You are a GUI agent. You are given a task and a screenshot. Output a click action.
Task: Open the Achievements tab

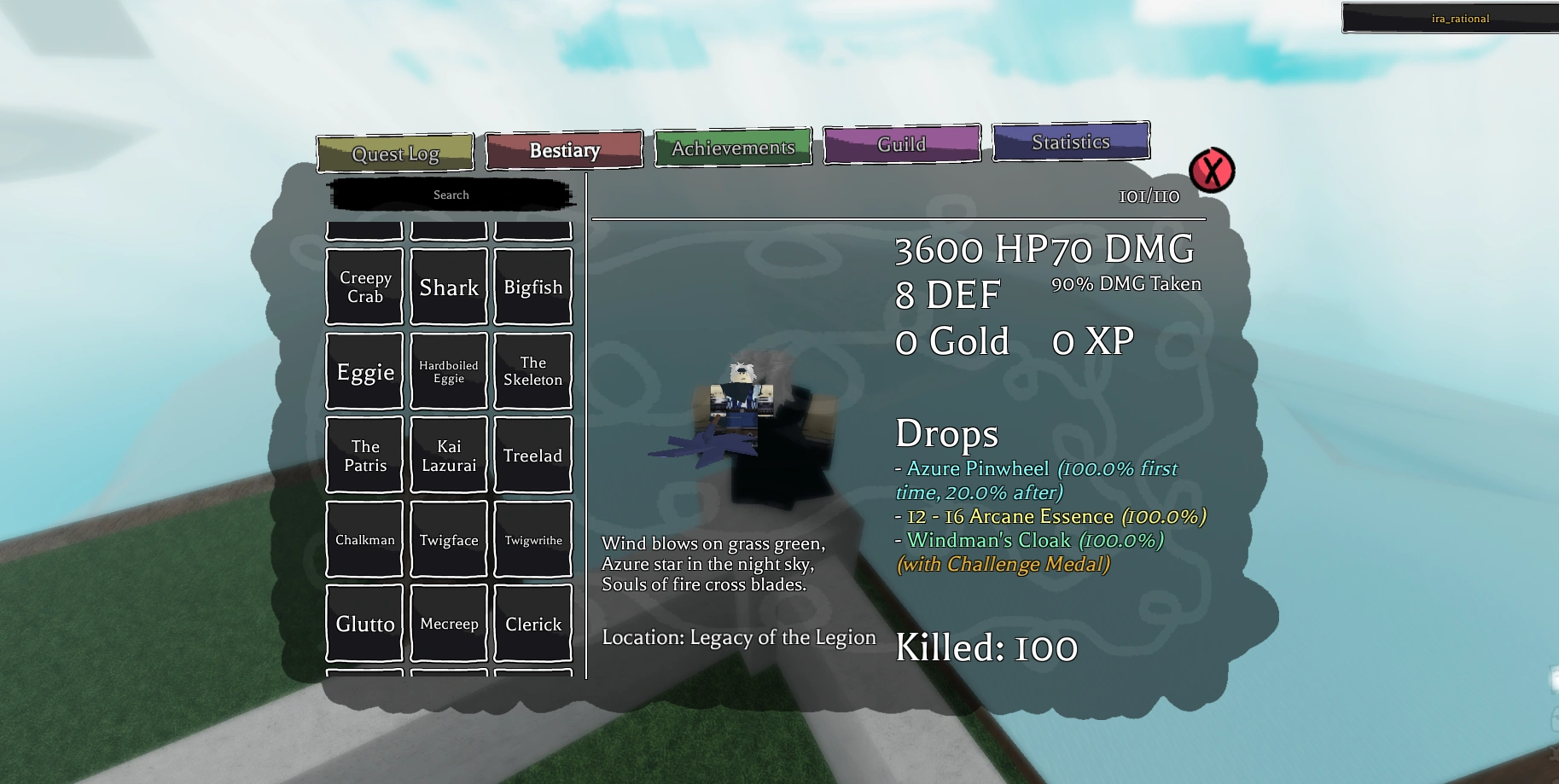click(732, 147)
